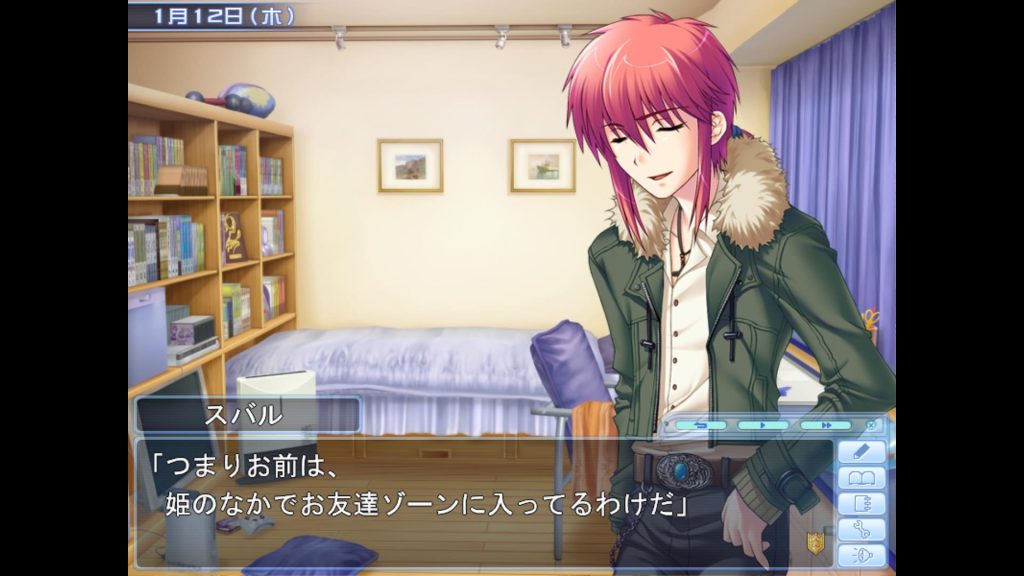Open settings with the wrench icon
1024x576 pixels.
pos(861,530)
